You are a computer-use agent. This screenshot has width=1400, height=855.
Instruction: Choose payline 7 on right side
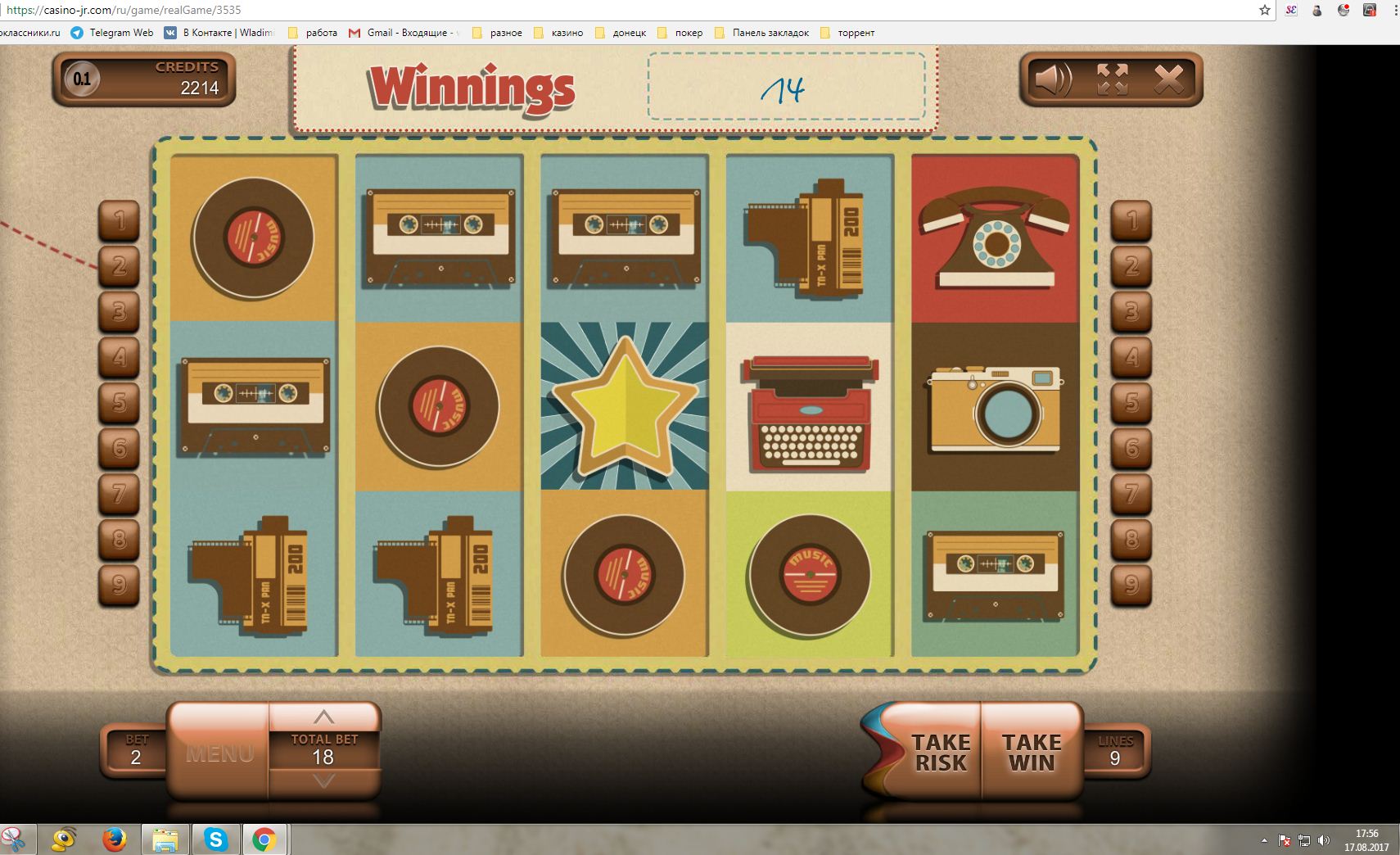(1131, 494)
